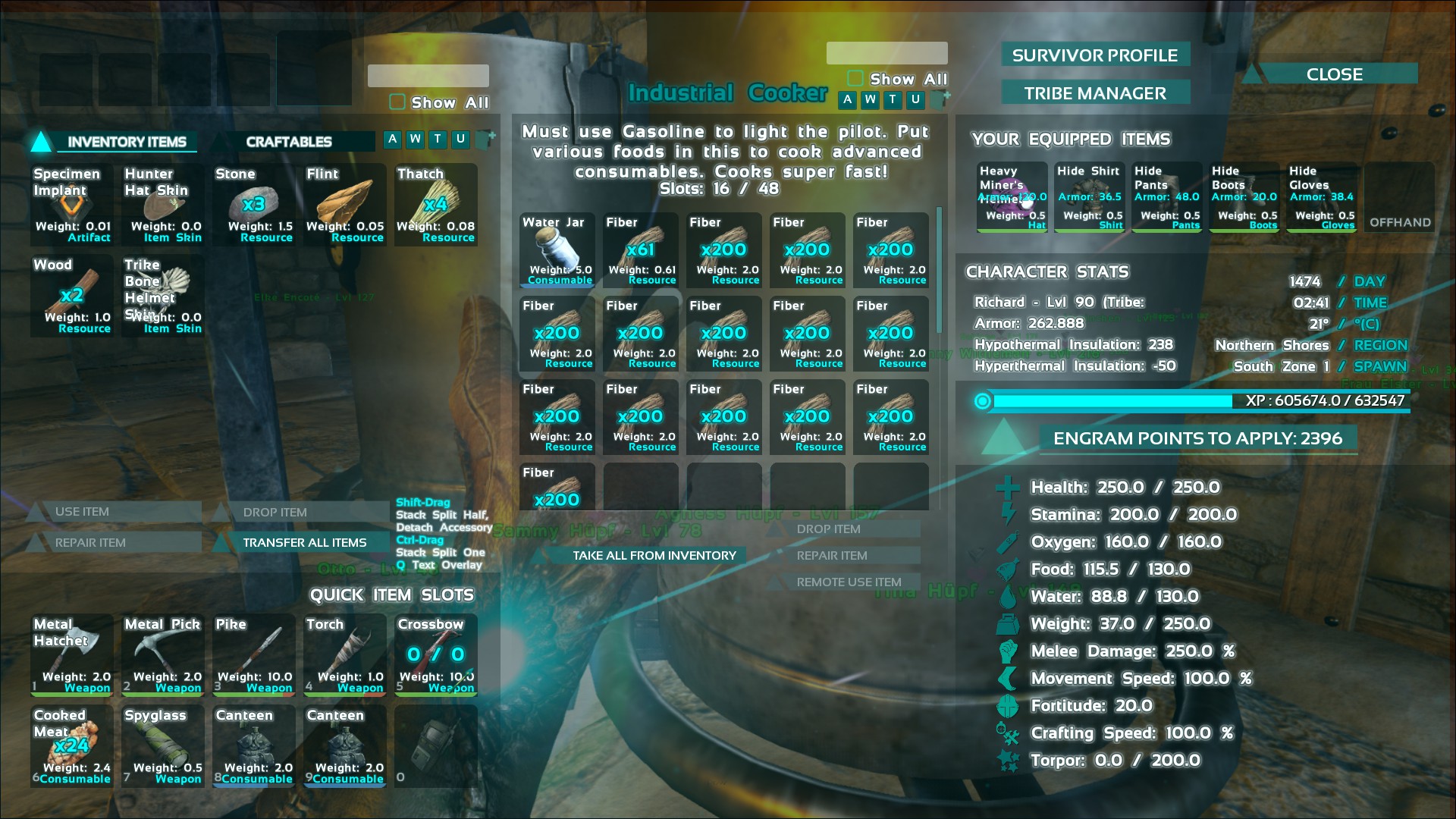
Task: Select the Fiber x61 stack
Action: [641, 250]
